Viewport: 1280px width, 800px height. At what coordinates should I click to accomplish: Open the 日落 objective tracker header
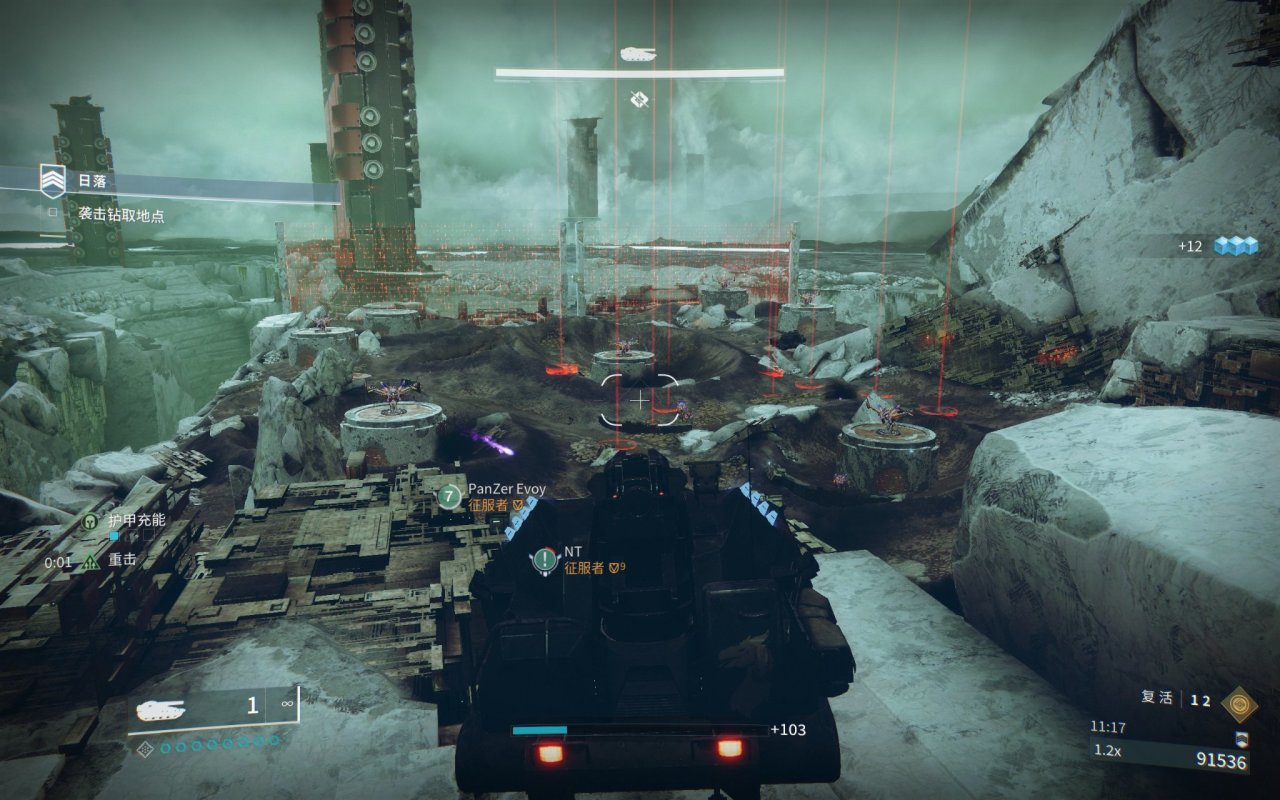92,182
